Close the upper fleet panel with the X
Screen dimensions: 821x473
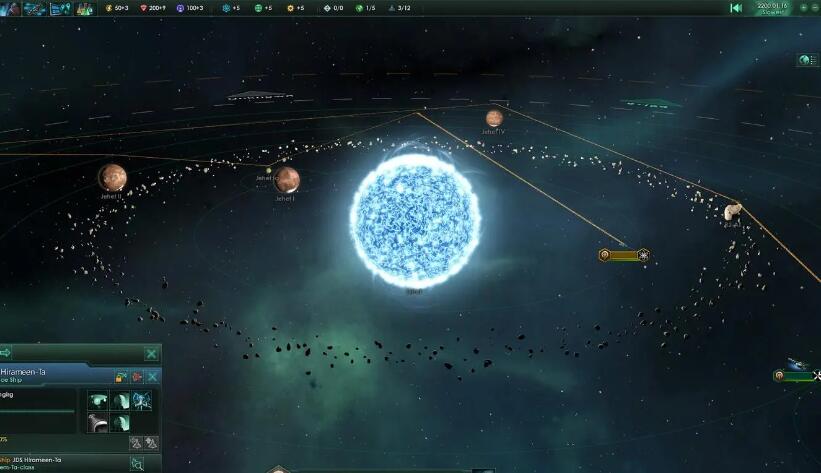pyautogui.click(x=151, y=353)
